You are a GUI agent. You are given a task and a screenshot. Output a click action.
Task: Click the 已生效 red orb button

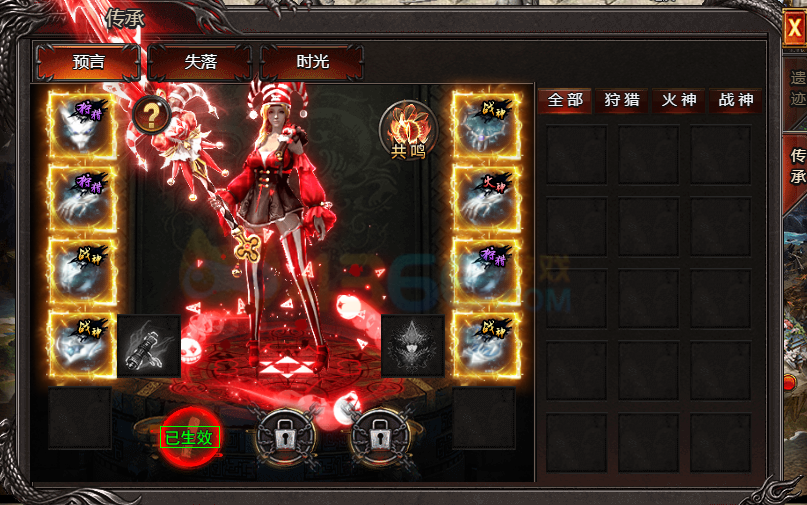[x=188, y=437]
